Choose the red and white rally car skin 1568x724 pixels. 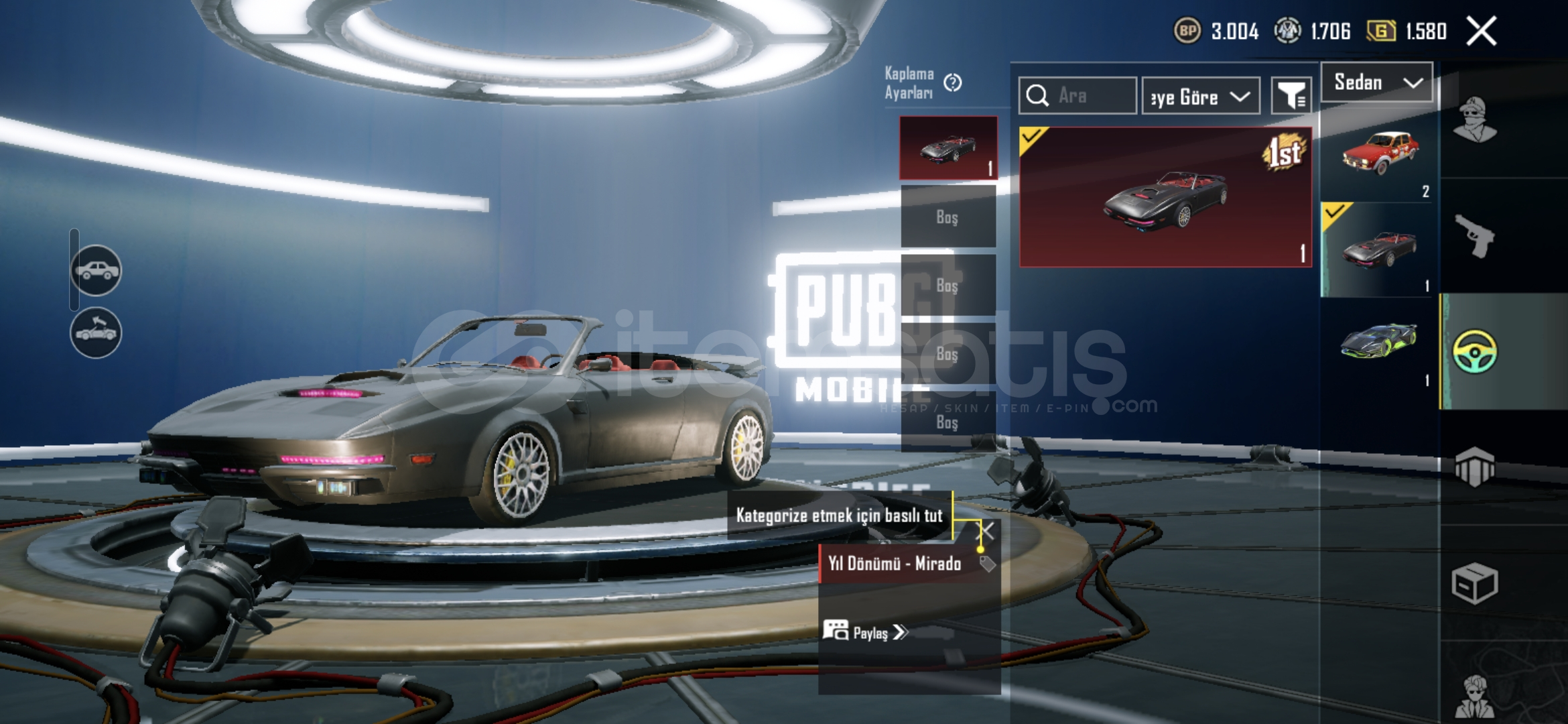1379,154
